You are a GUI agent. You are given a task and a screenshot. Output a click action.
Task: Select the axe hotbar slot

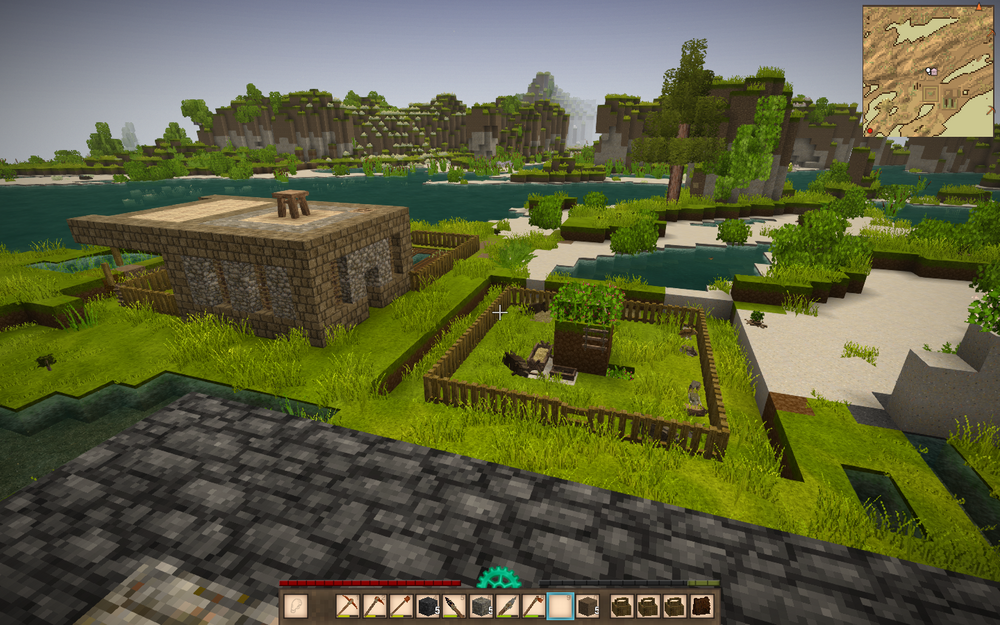pyautogui.click(x=533, y=606)
